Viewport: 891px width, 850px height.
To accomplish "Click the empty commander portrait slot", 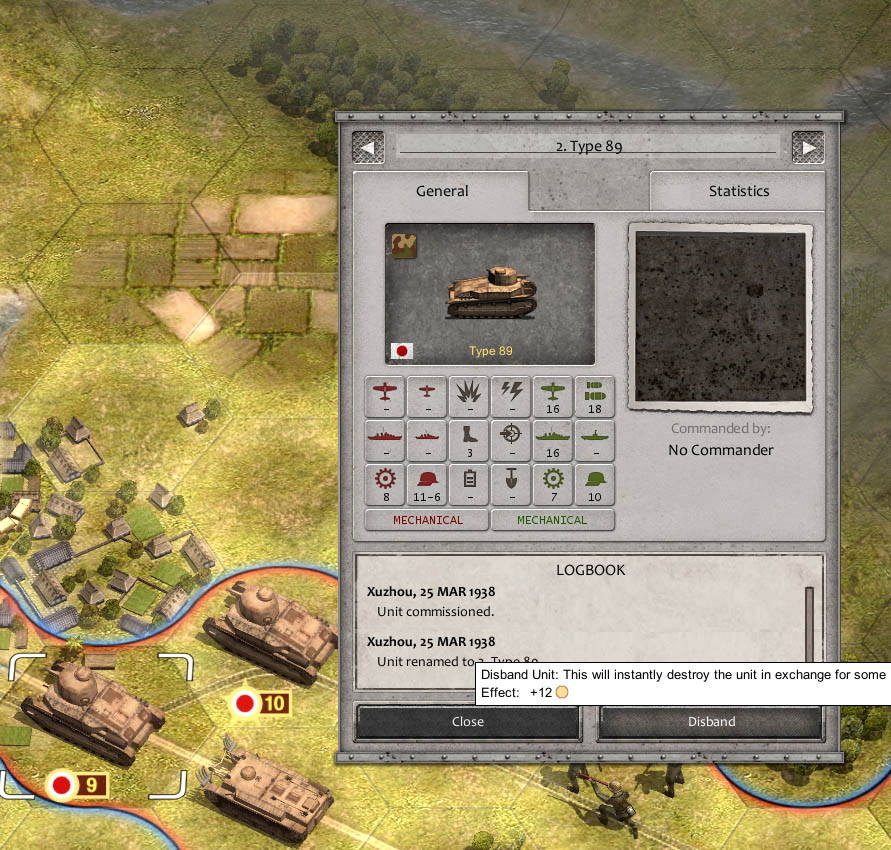I will (x=720, y=317).
